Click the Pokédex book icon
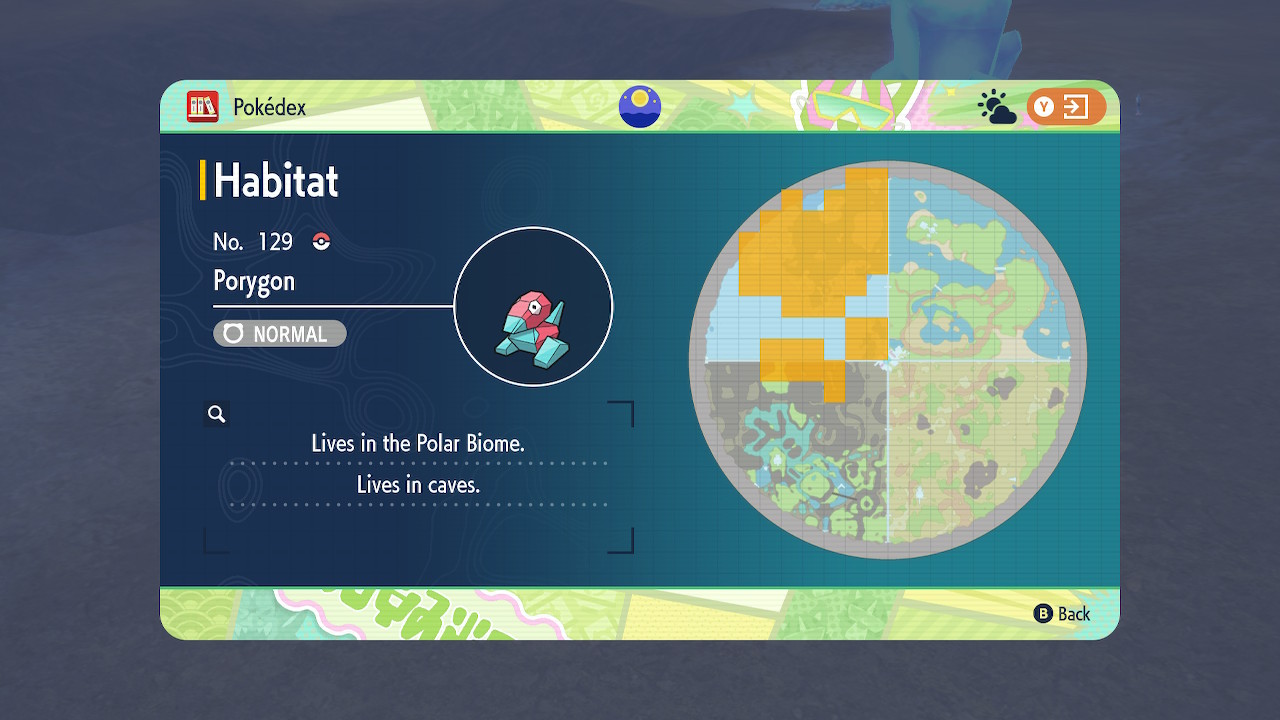The image size is (1280, 720). click(202, 107)
